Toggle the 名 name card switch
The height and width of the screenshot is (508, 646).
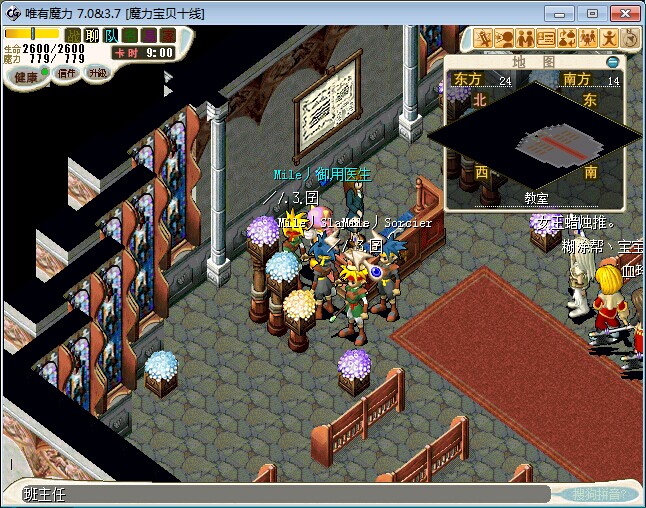129,35
